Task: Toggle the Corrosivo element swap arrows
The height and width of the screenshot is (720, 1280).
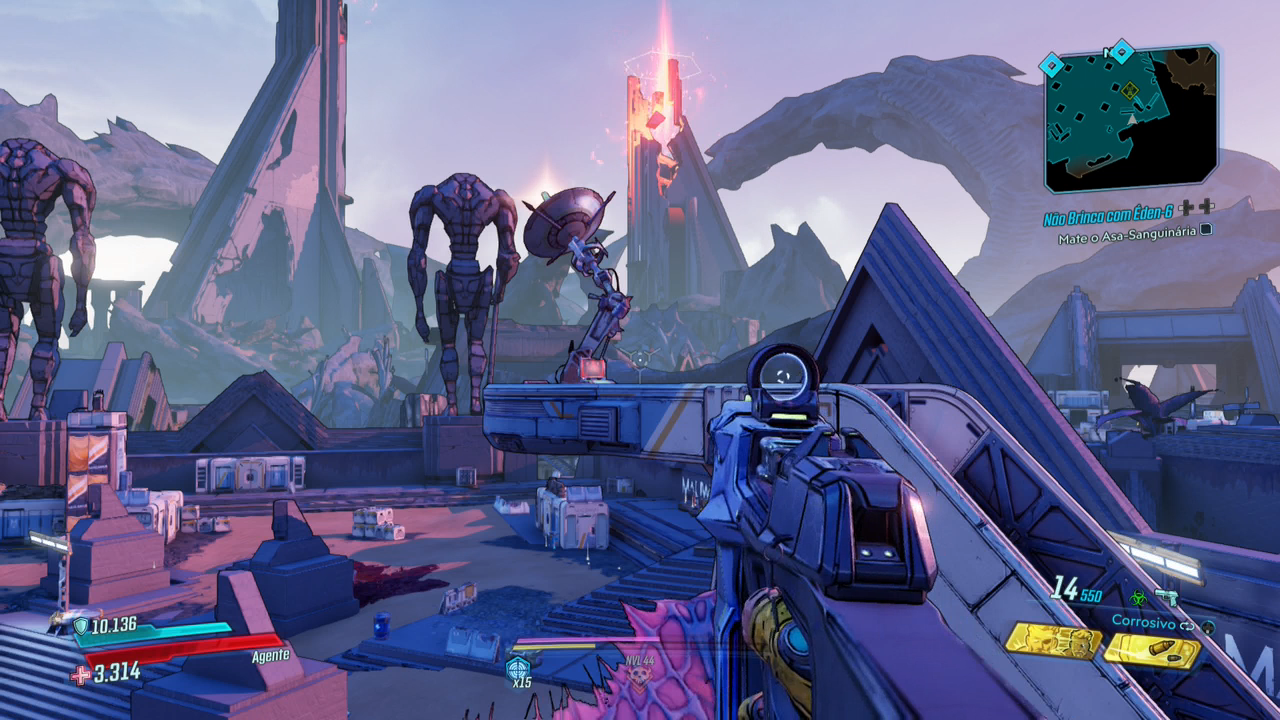Action: 1187,625
